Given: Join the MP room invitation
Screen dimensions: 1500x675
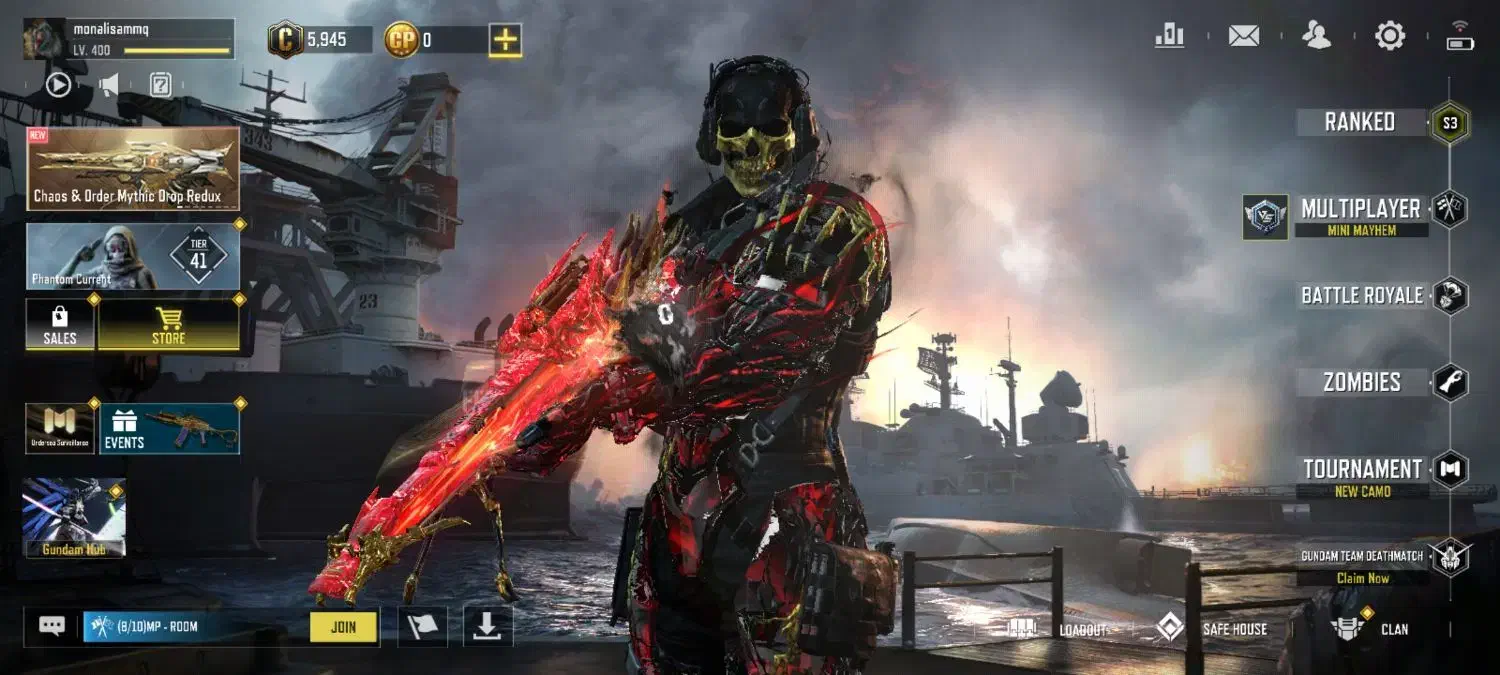Looking at the screenshot, I should [343, 627].
